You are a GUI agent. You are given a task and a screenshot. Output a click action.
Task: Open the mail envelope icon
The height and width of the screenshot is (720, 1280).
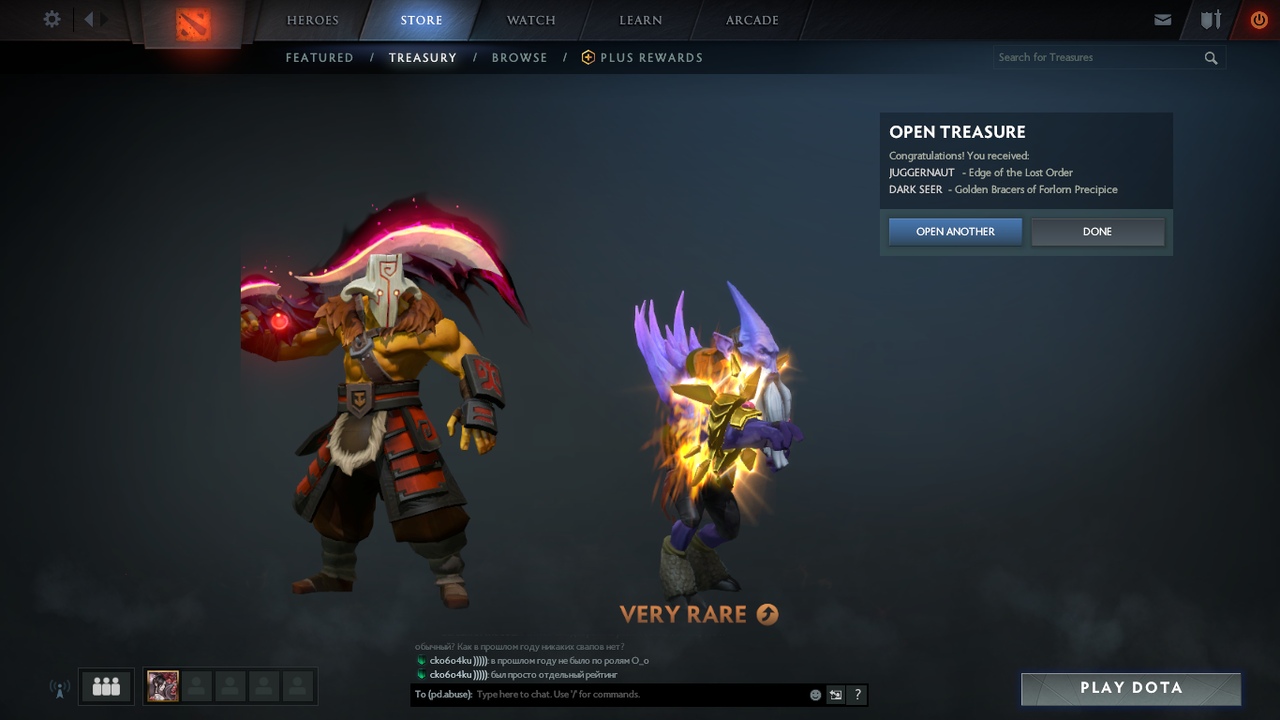point(1163,20)
